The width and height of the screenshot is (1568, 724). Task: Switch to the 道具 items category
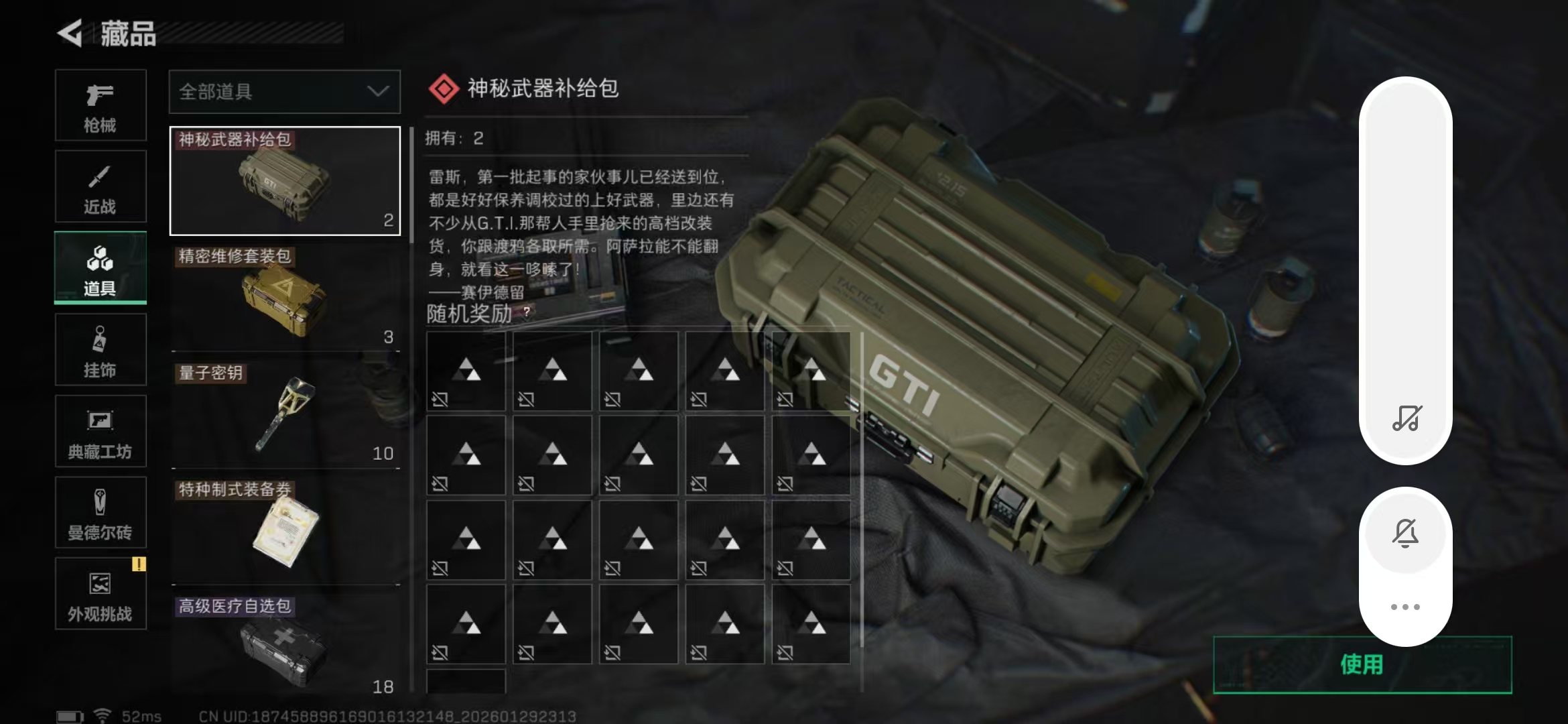(x=101, y=267)
